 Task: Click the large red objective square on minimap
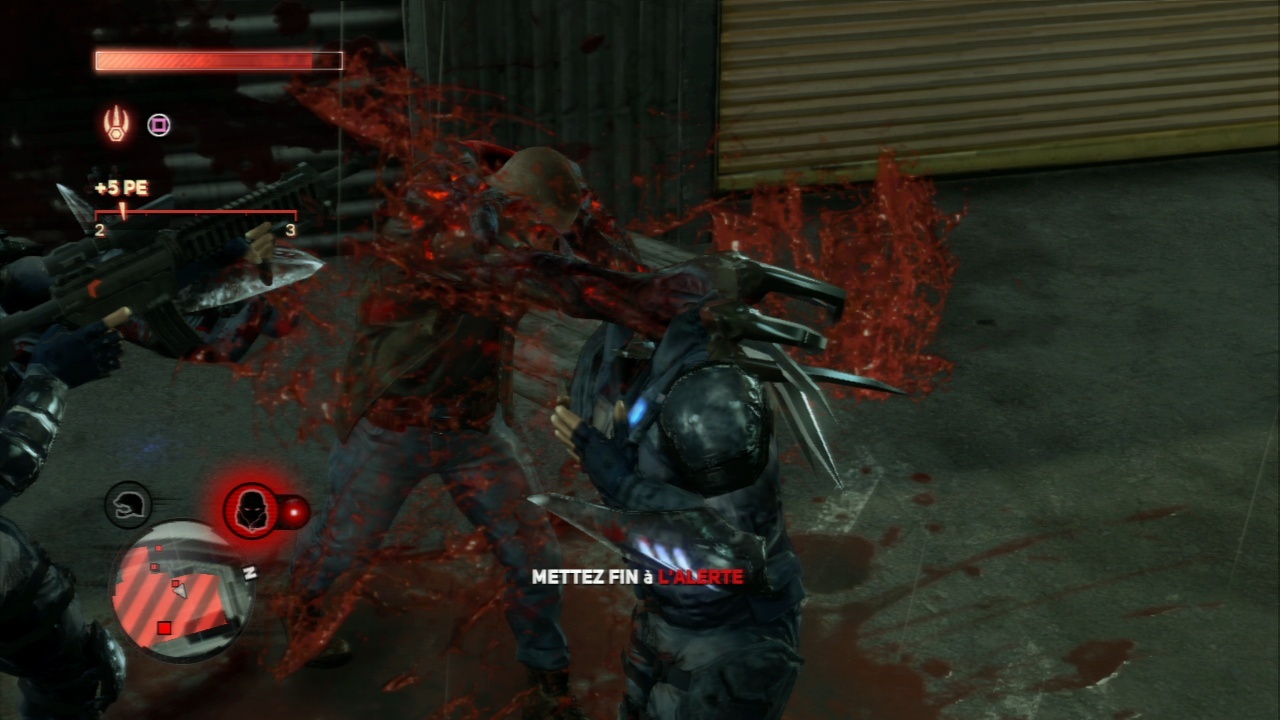163,627
